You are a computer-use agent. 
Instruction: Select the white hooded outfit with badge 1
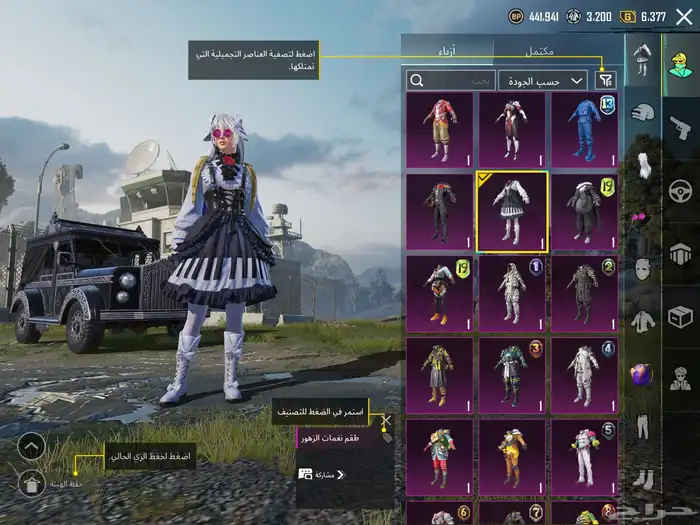coord(511,293)
